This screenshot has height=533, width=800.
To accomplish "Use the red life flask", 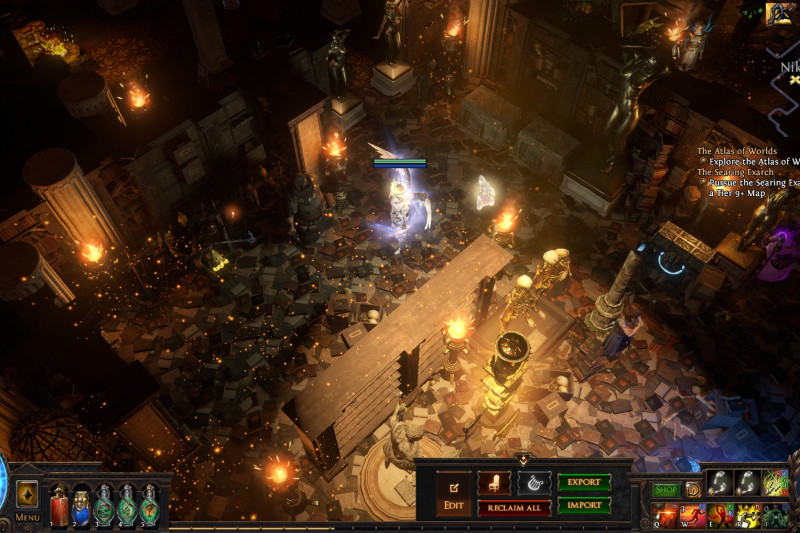I will [x=59, y=503].
